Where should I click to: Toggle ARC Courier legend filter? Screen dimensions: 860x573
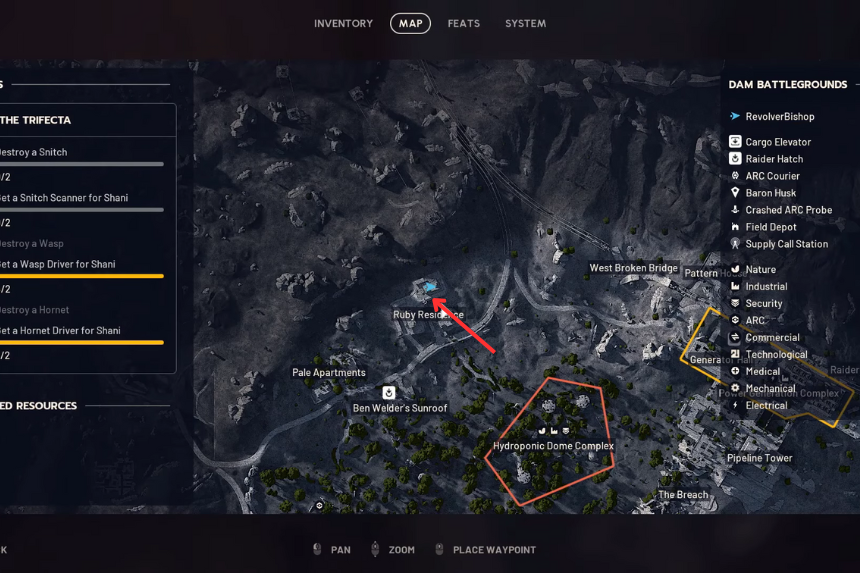coord(772,176)
